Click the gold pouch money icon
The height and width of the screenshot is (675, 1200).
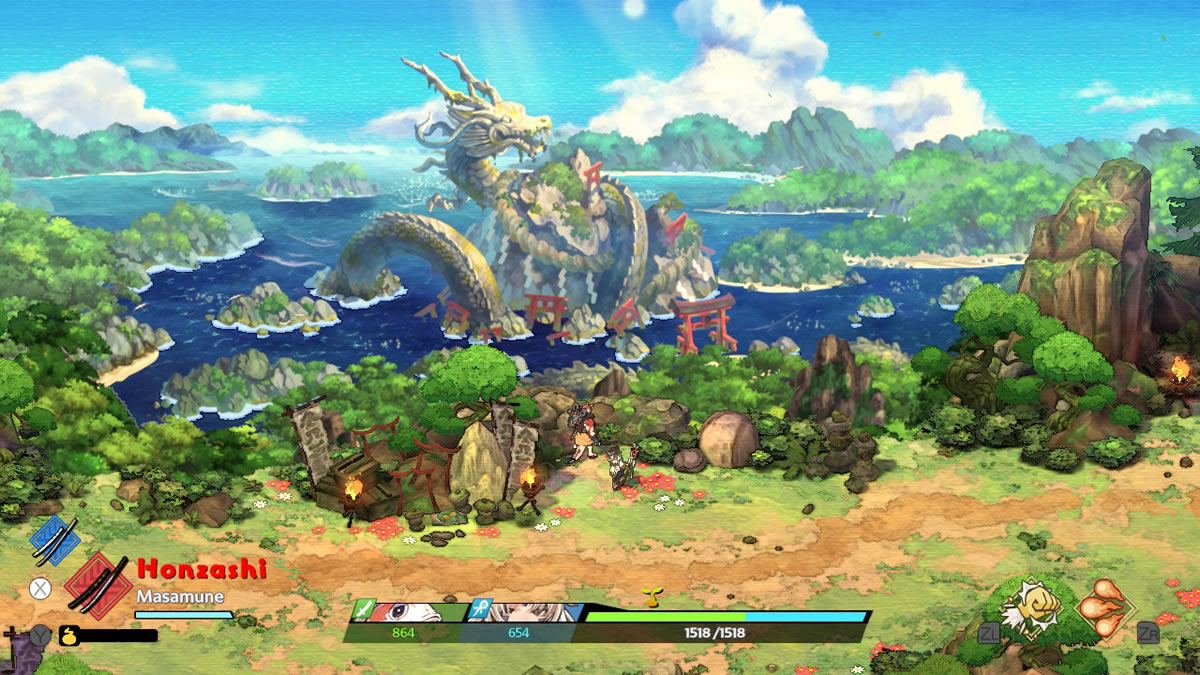69,634
